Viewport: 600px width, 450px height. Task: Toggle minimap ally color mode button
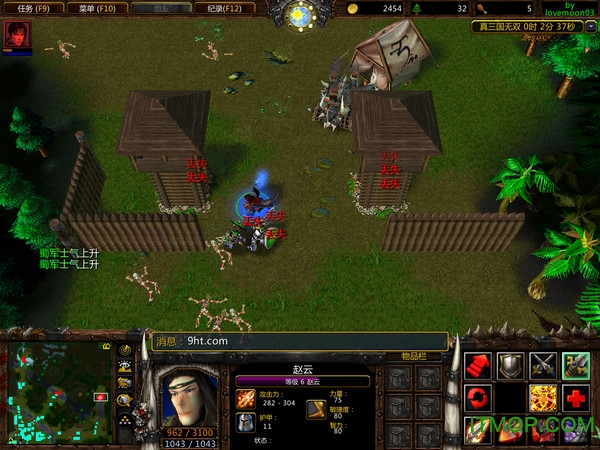point(126,383)
